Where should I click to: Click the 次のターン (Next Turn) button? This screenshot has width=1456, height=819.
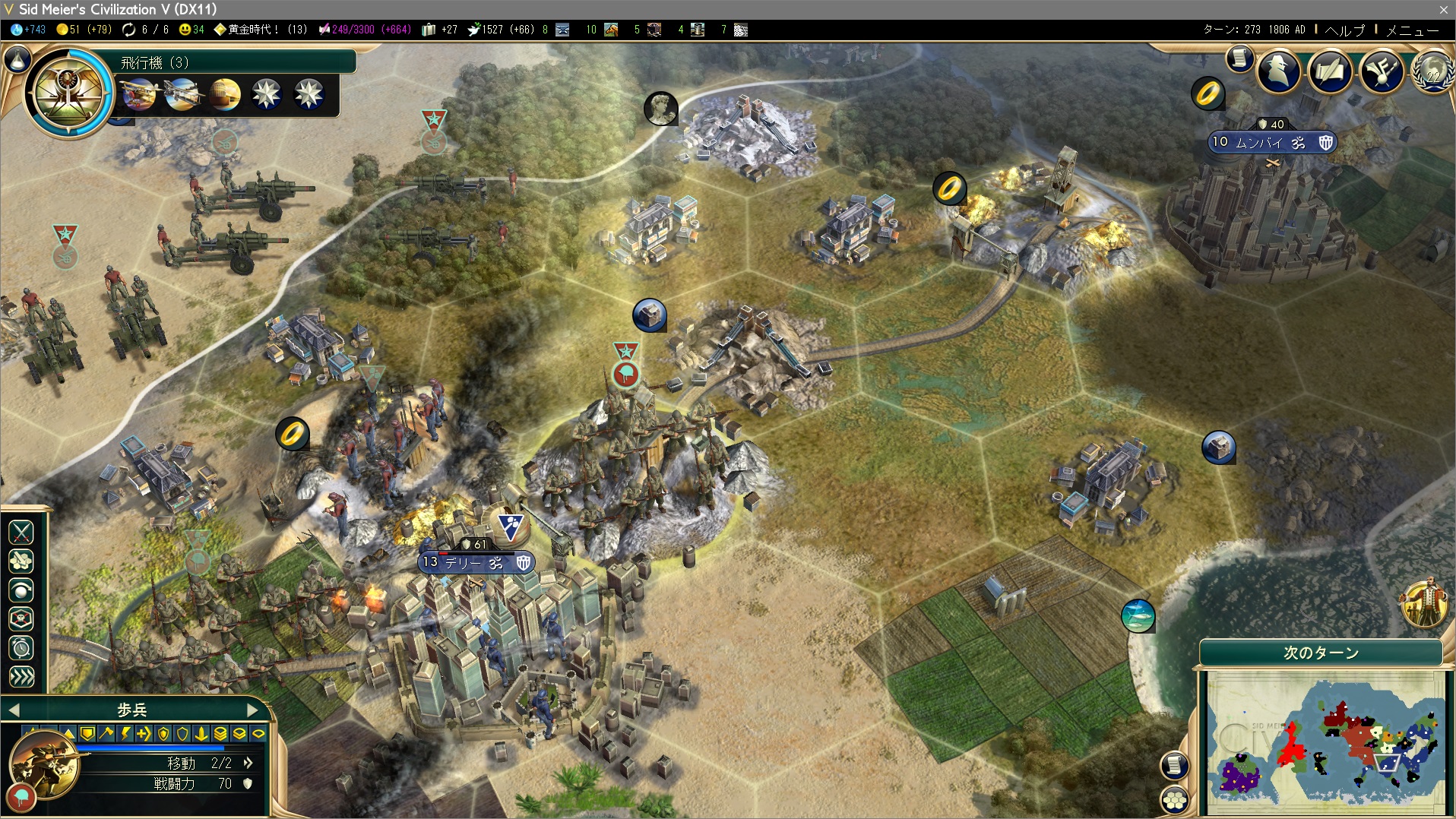click(1321, 653)
